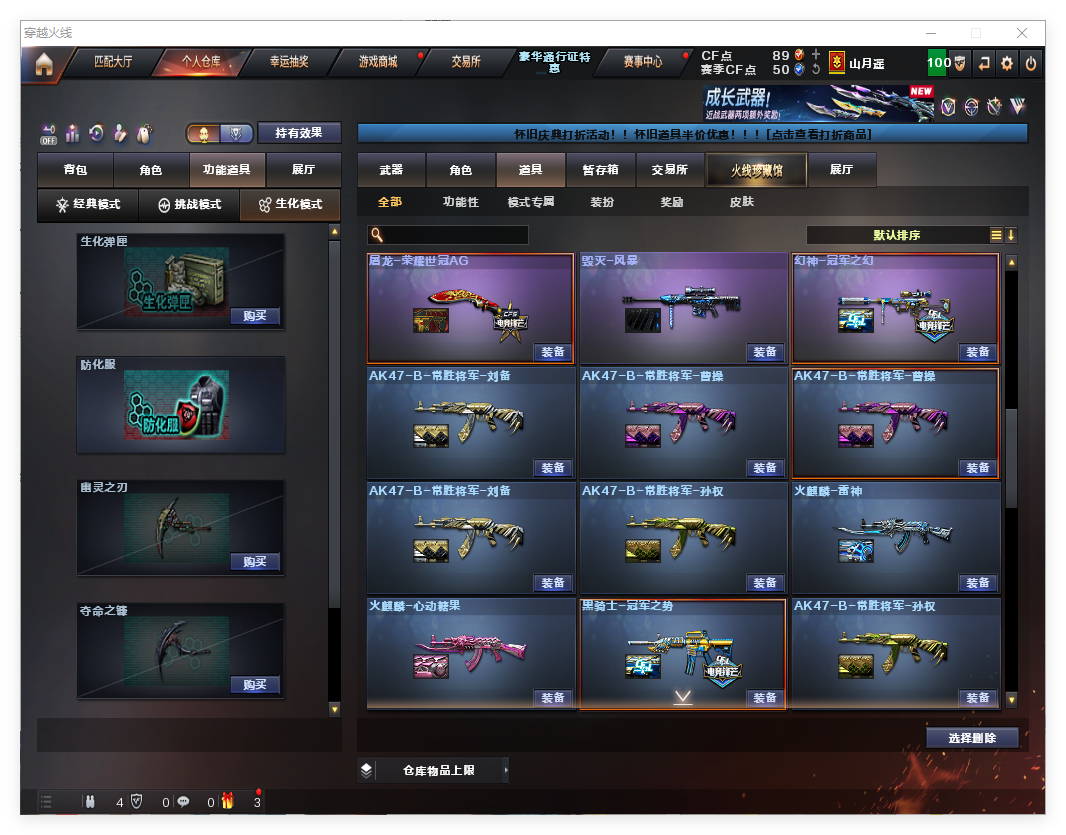This screenshot has width=1066, height=835.
Task: Open the 匹配大厅 matchmaking lobby
Action: (113, 62)
